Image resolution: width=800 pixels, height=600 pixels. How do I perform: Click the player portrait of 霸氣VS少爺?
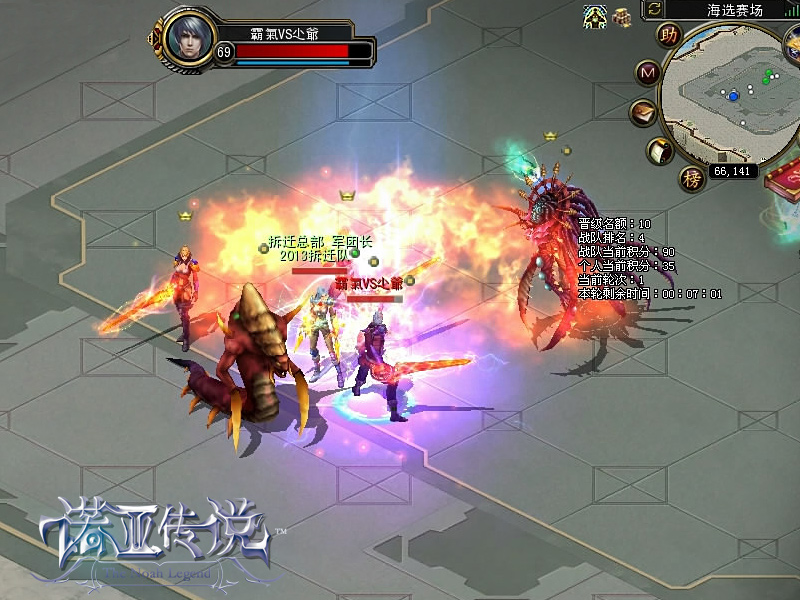click(188, 38)
